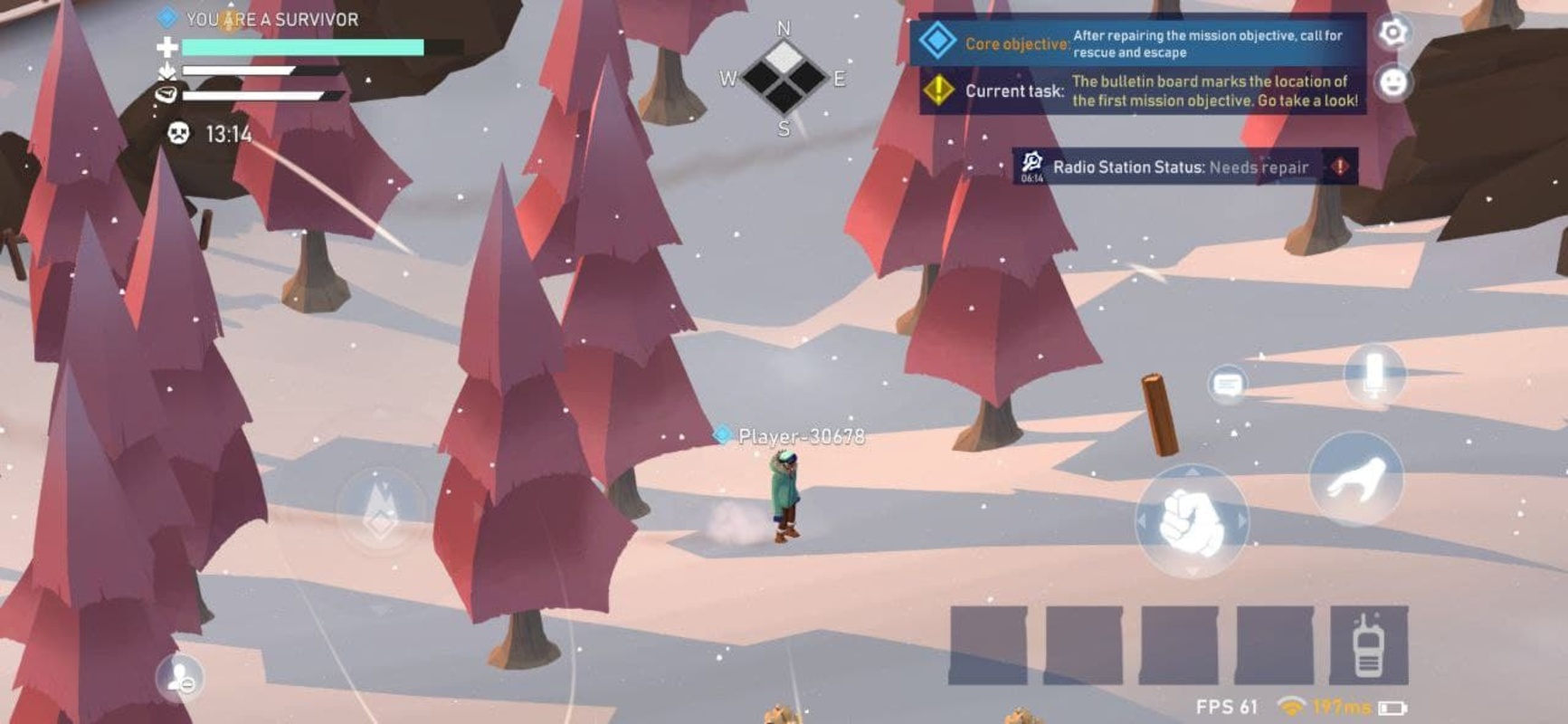The height and width of the screenshot is (724, 1568).
Task: Open the Current task description
Action: point(1140,90)
